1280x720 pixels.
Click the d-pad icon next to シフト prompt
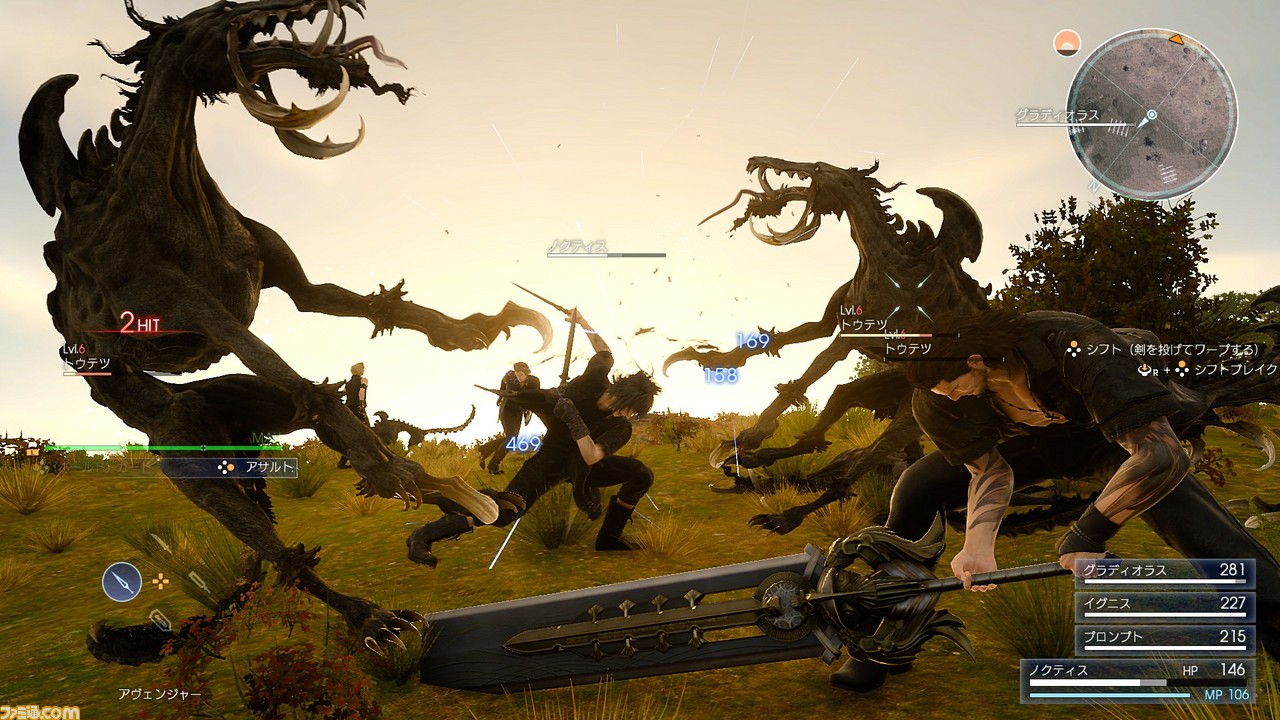click(1073, 349)
